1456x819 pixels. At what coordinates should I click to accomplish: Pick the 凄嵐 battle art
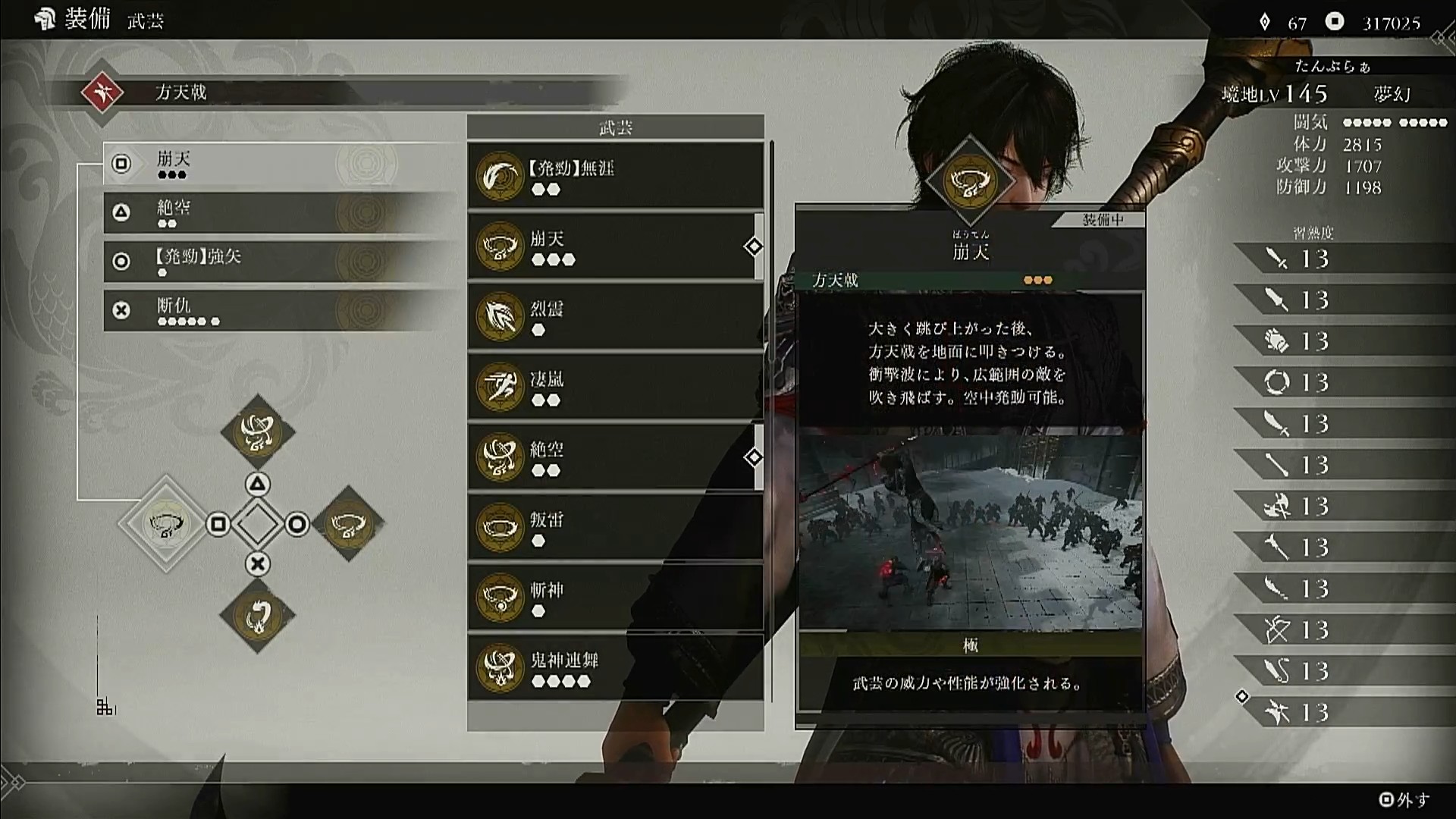coord(615,387)
